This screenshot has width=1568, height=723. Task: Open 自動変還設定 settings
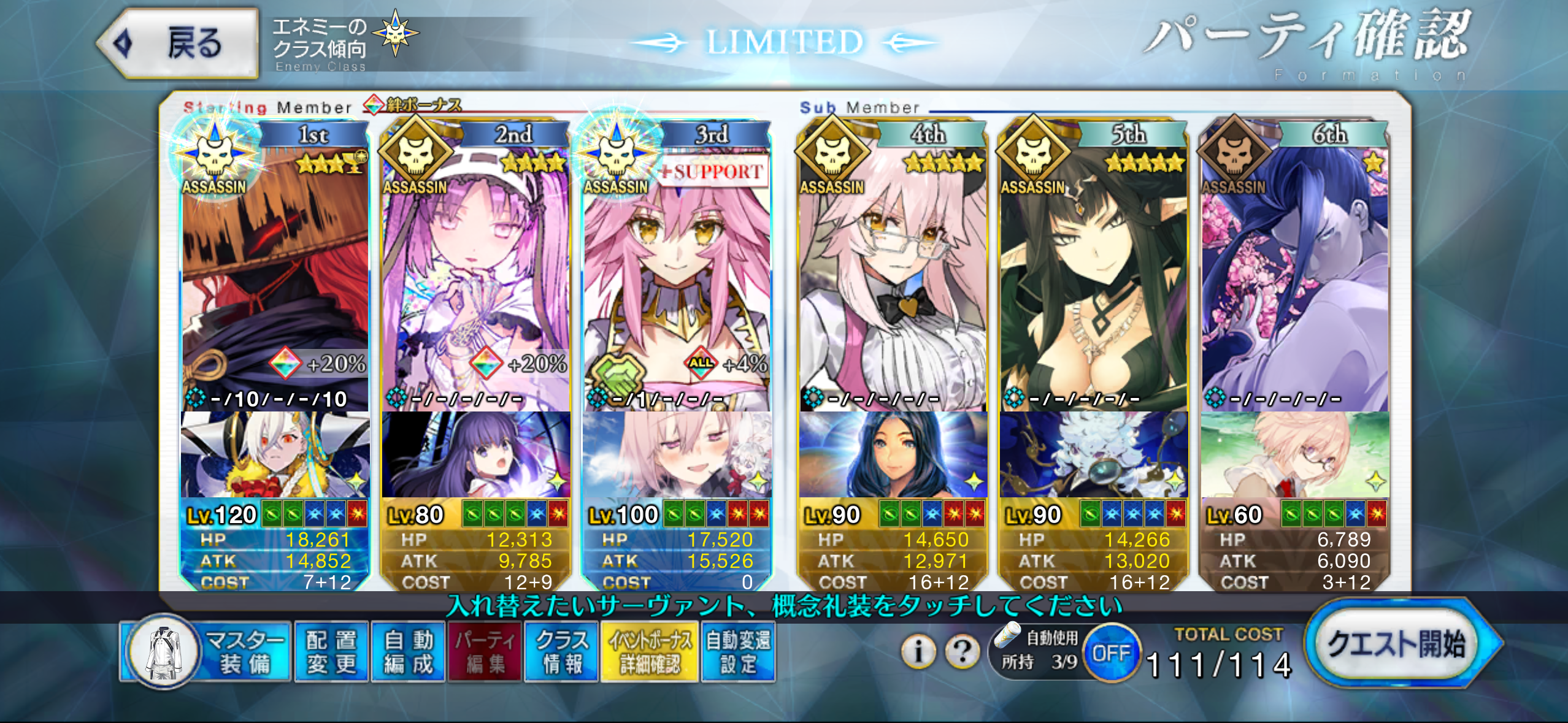738,652
